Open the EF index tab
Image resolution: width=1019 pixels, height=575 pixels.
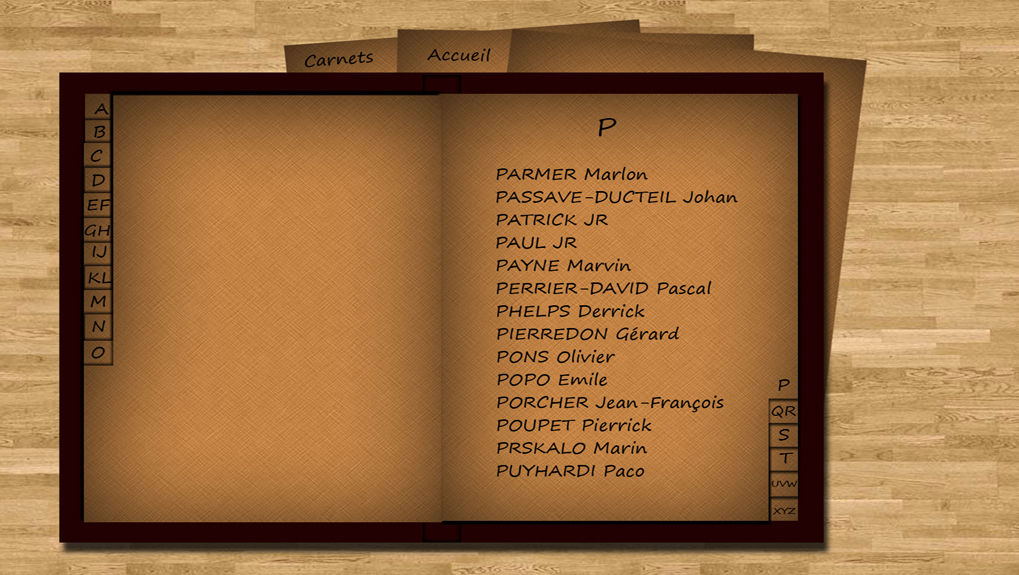point(97,205)
